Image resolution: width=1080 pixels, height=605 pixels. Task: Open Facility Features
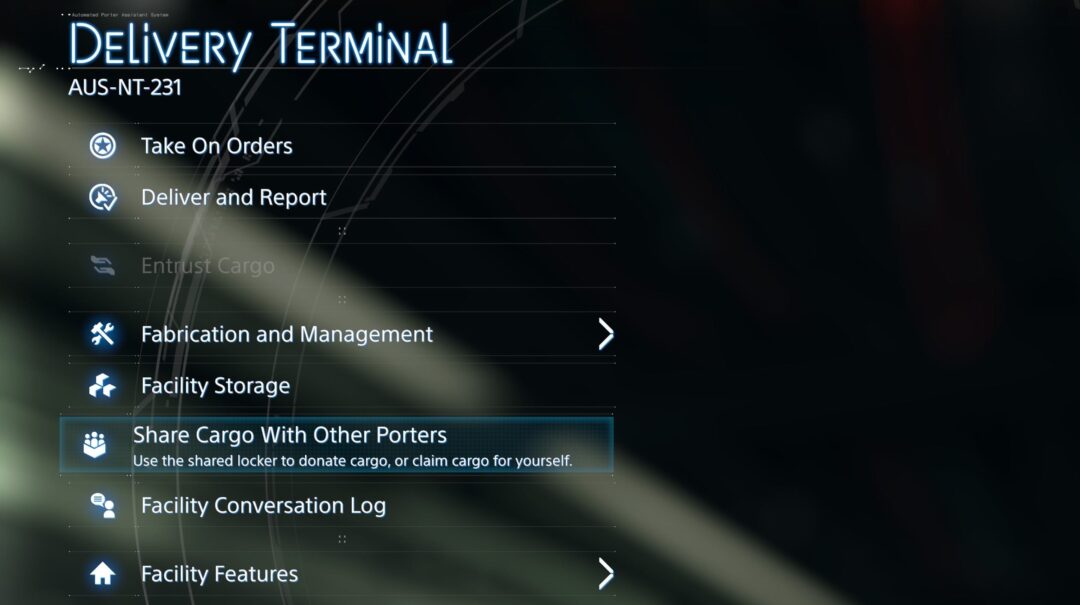point(219,574)
